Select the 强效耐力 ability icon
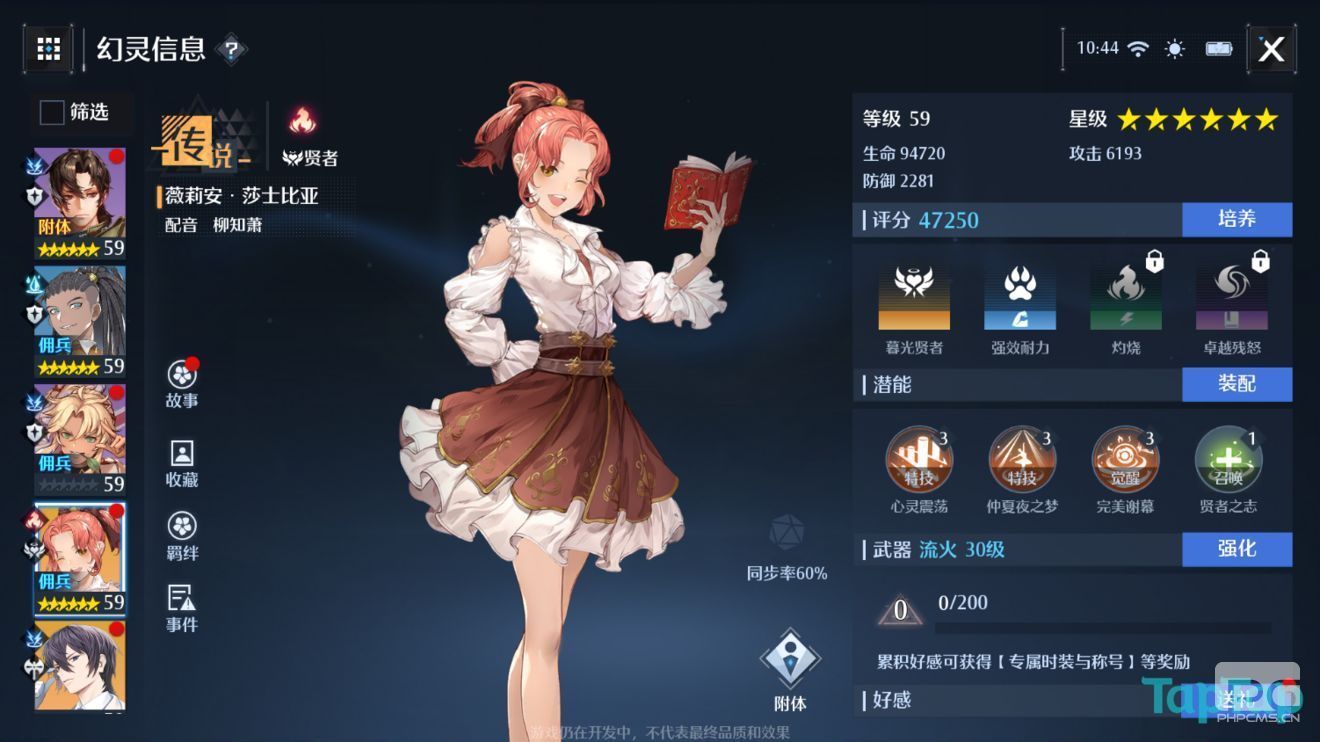Viewport: 1320px width, 742px height. coord(1018,298)
